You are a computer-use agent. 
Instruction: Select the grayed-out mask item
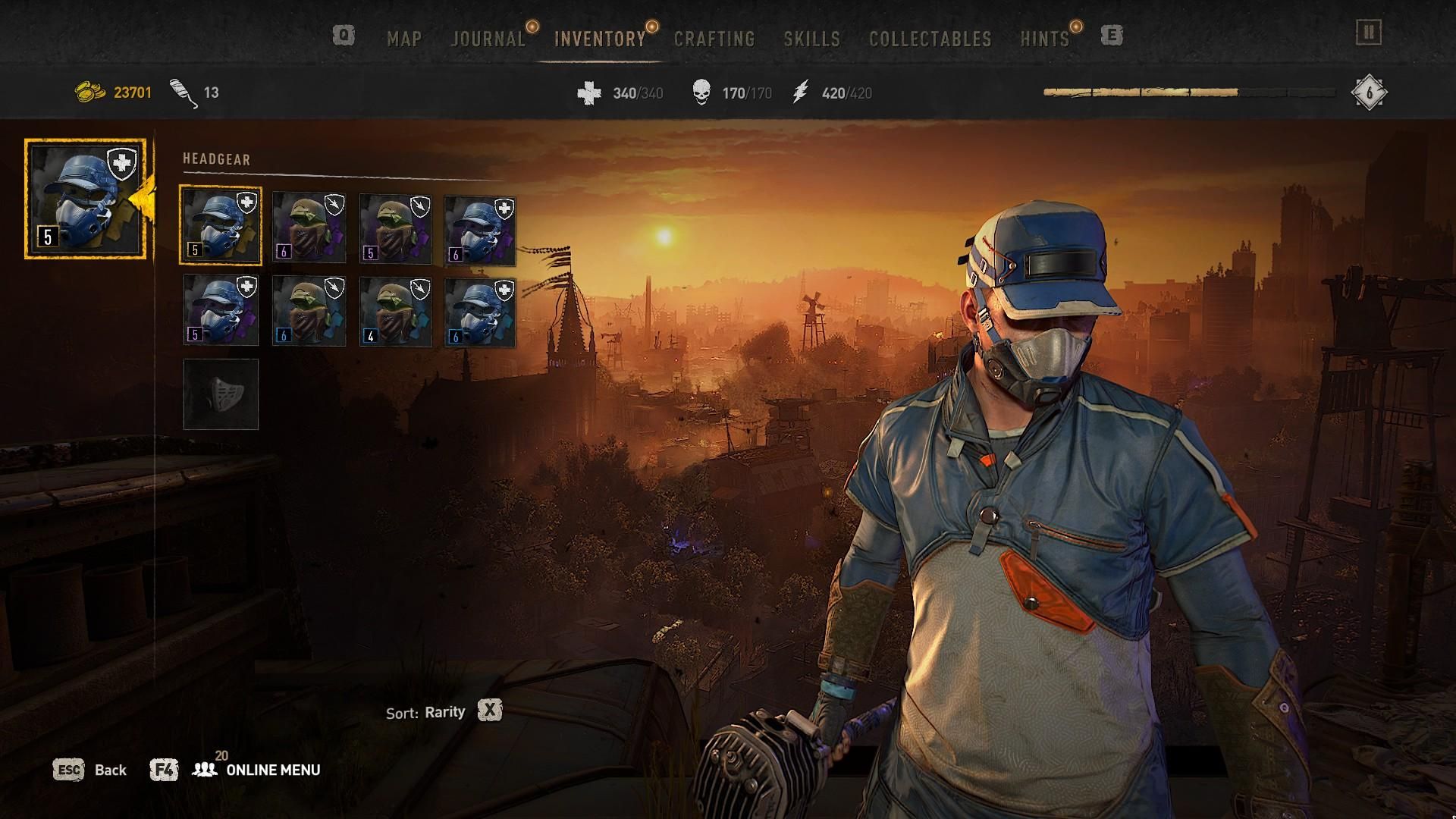[x=221, y=394]
